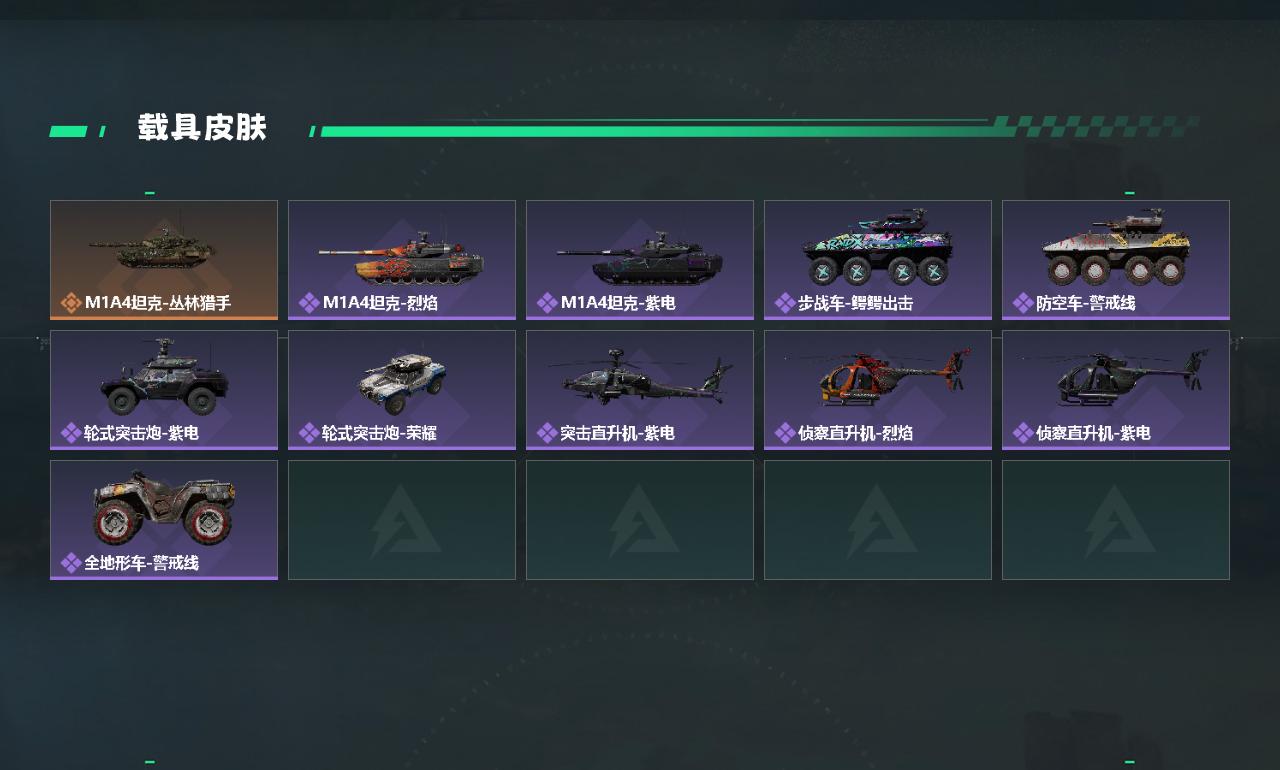The width and height of the screenshot is (1280, 770).
Task: Choose the 轮式突击炮-紫电 skin tile
Action: (x=164, y=389)
